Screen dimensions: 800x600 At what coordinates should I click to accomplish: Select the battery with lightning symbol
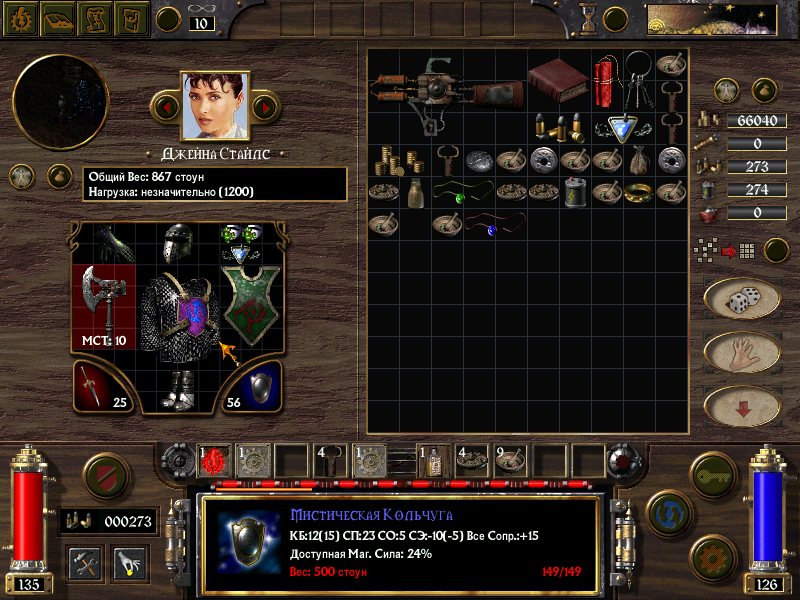[x=575, y=191]
